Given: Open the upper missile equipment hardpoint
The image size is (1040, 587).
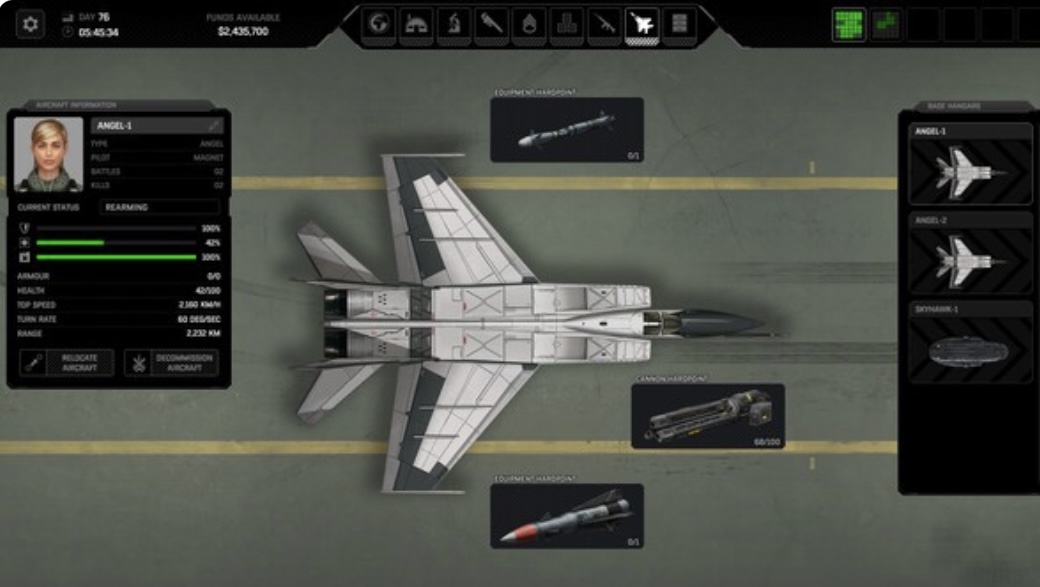Looking at the screenshot, I should coord(567,130).
